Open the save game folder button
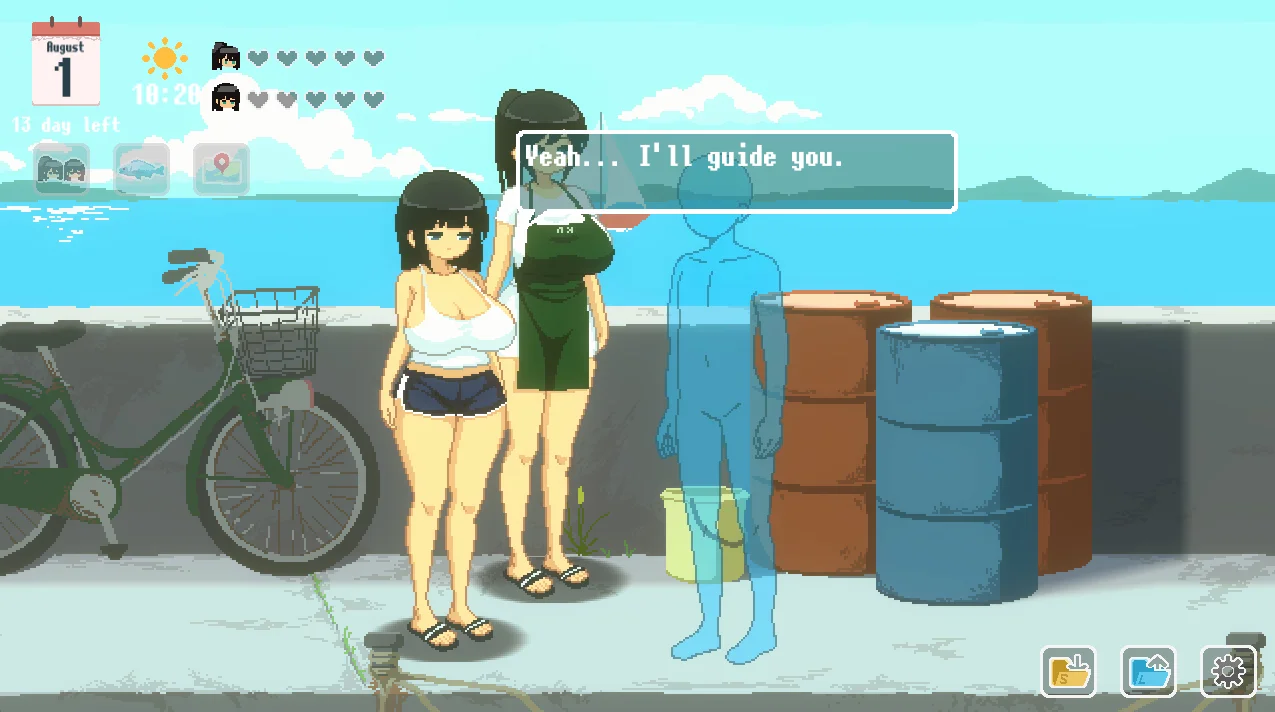Screen dimensions: 1275x712 [x=1068, y=671]
